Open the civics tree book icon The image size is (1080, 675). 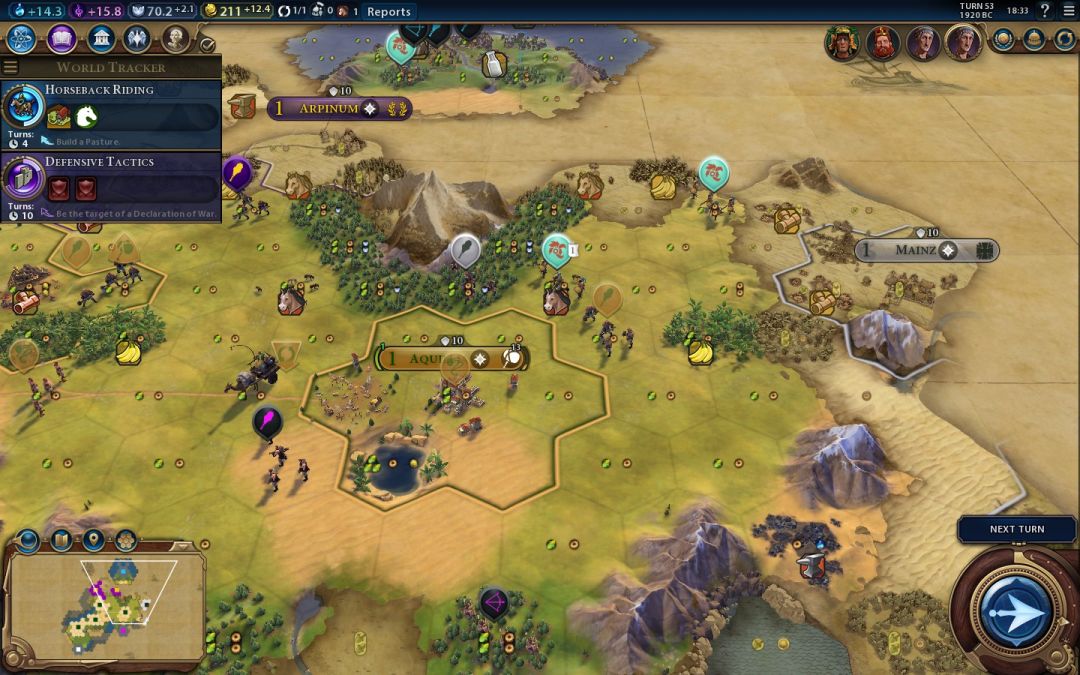61,40
